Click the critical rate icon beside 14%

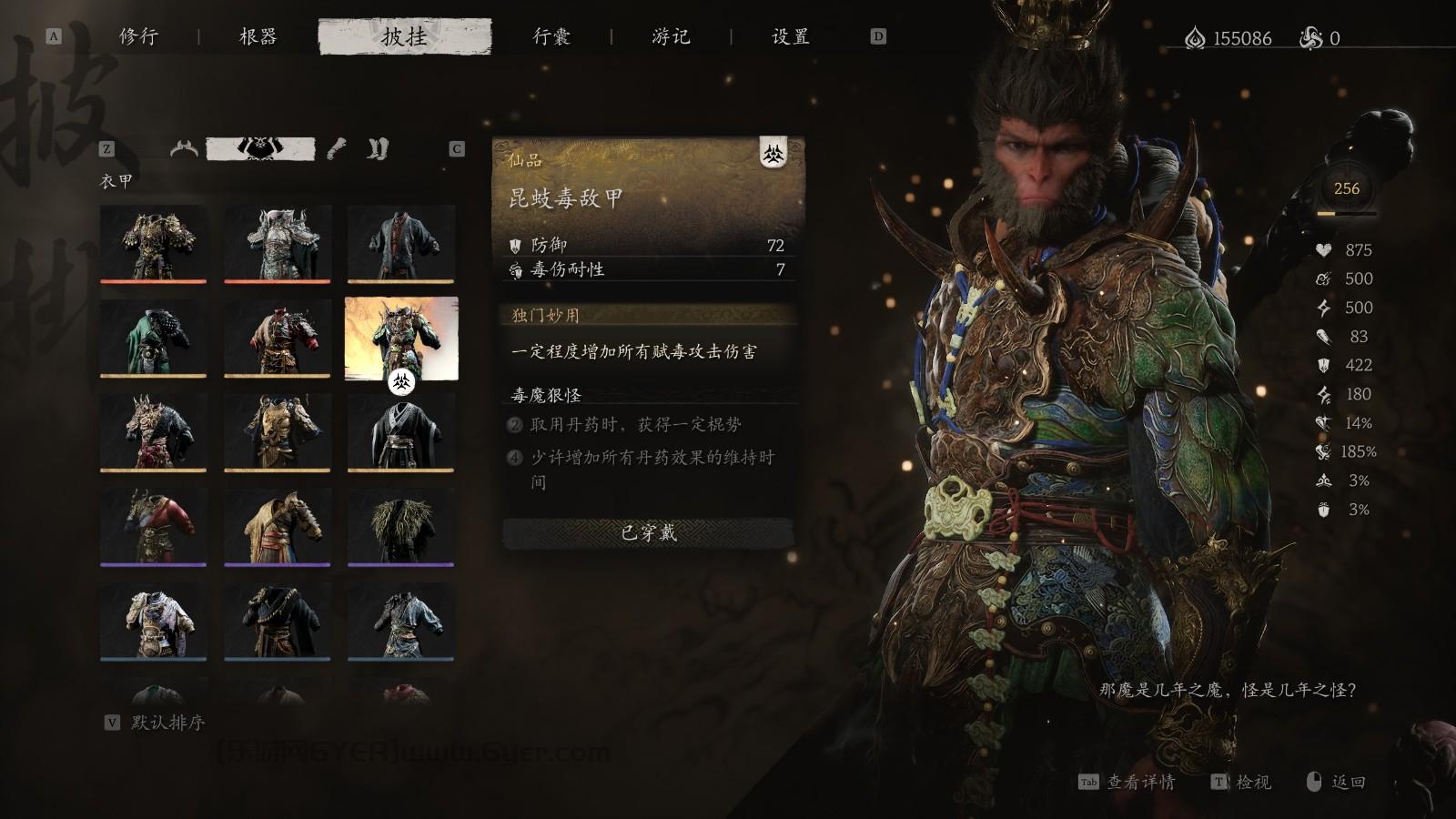pos(1322,422)
